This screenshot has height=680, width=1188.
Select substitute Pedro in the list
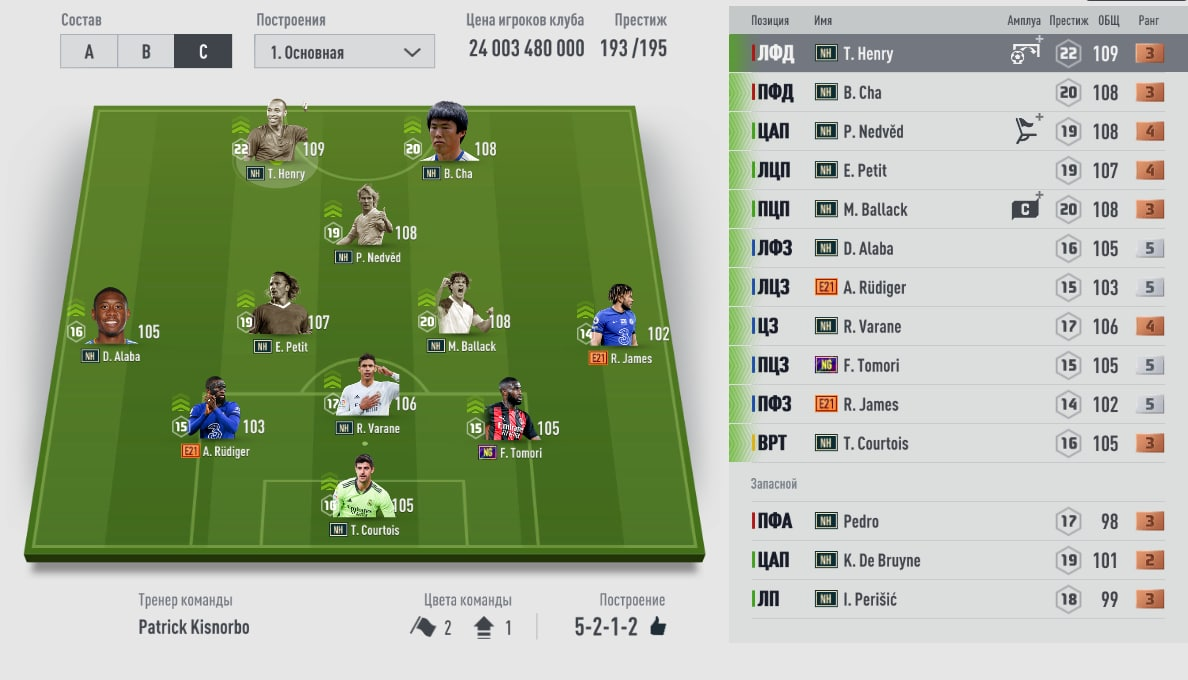[957, 522]
